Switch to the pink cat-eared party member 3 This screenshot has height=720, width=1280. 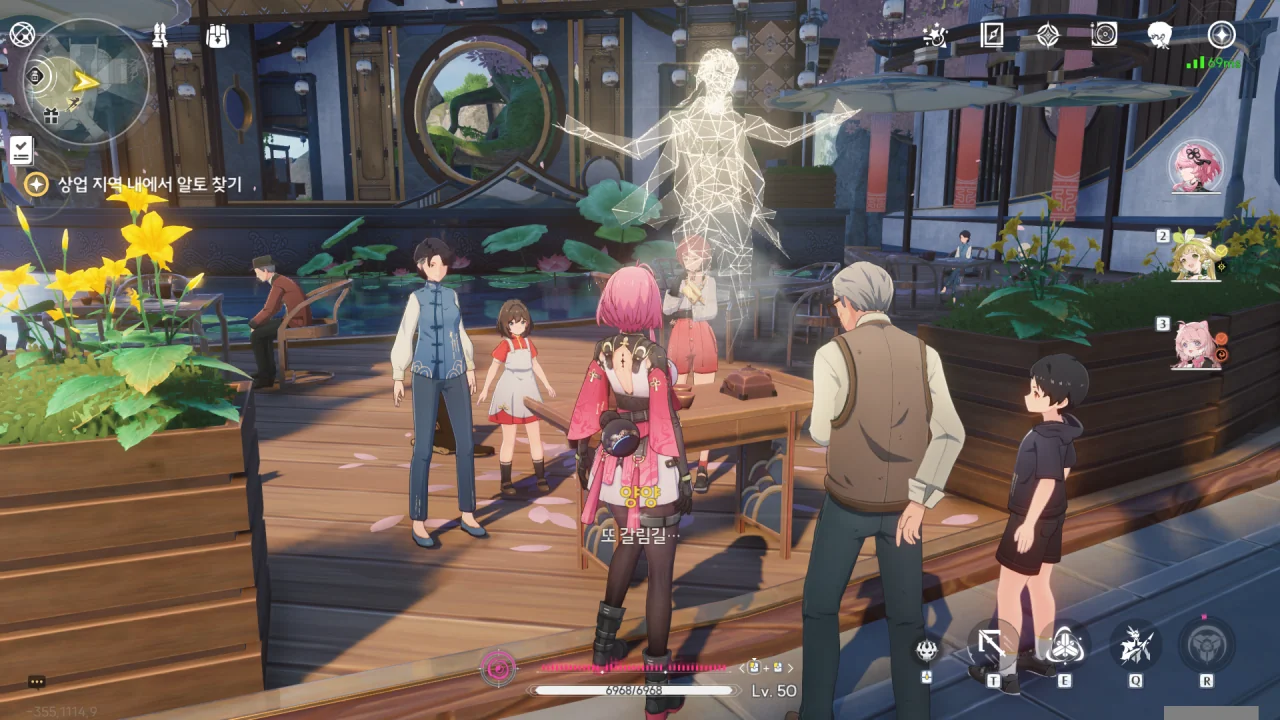click(1199, 344)
